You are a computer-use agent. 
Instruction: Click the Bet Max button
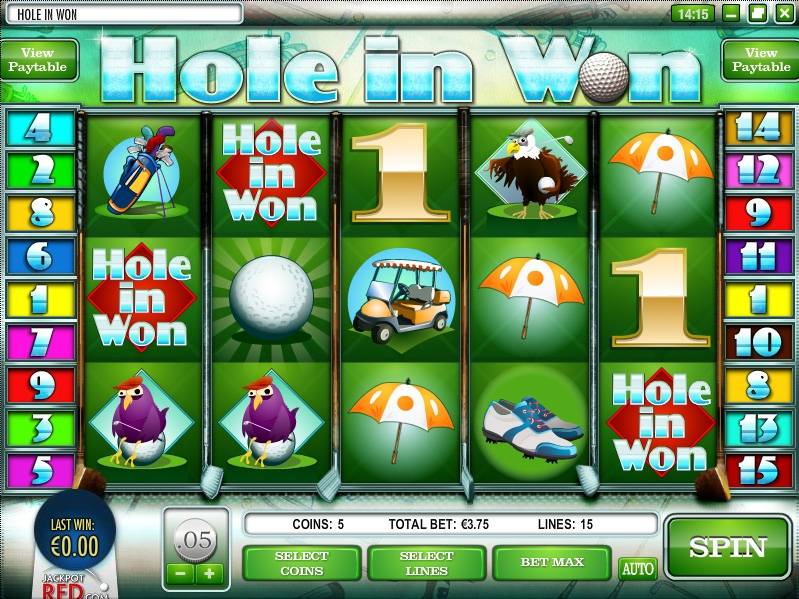click(551, 563)
